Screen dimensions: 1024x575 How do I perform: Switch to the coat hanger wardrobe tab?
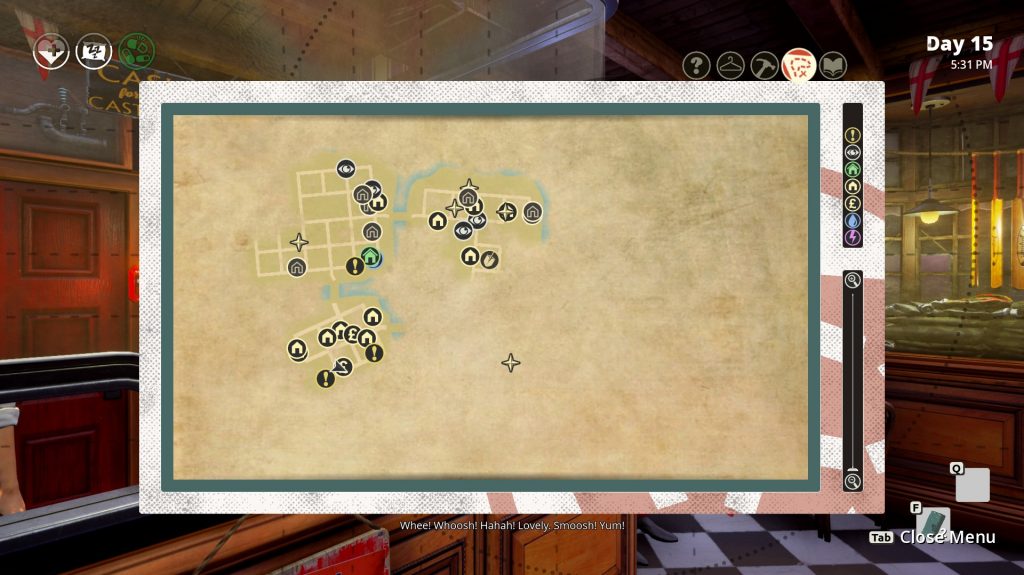point(731,66)
